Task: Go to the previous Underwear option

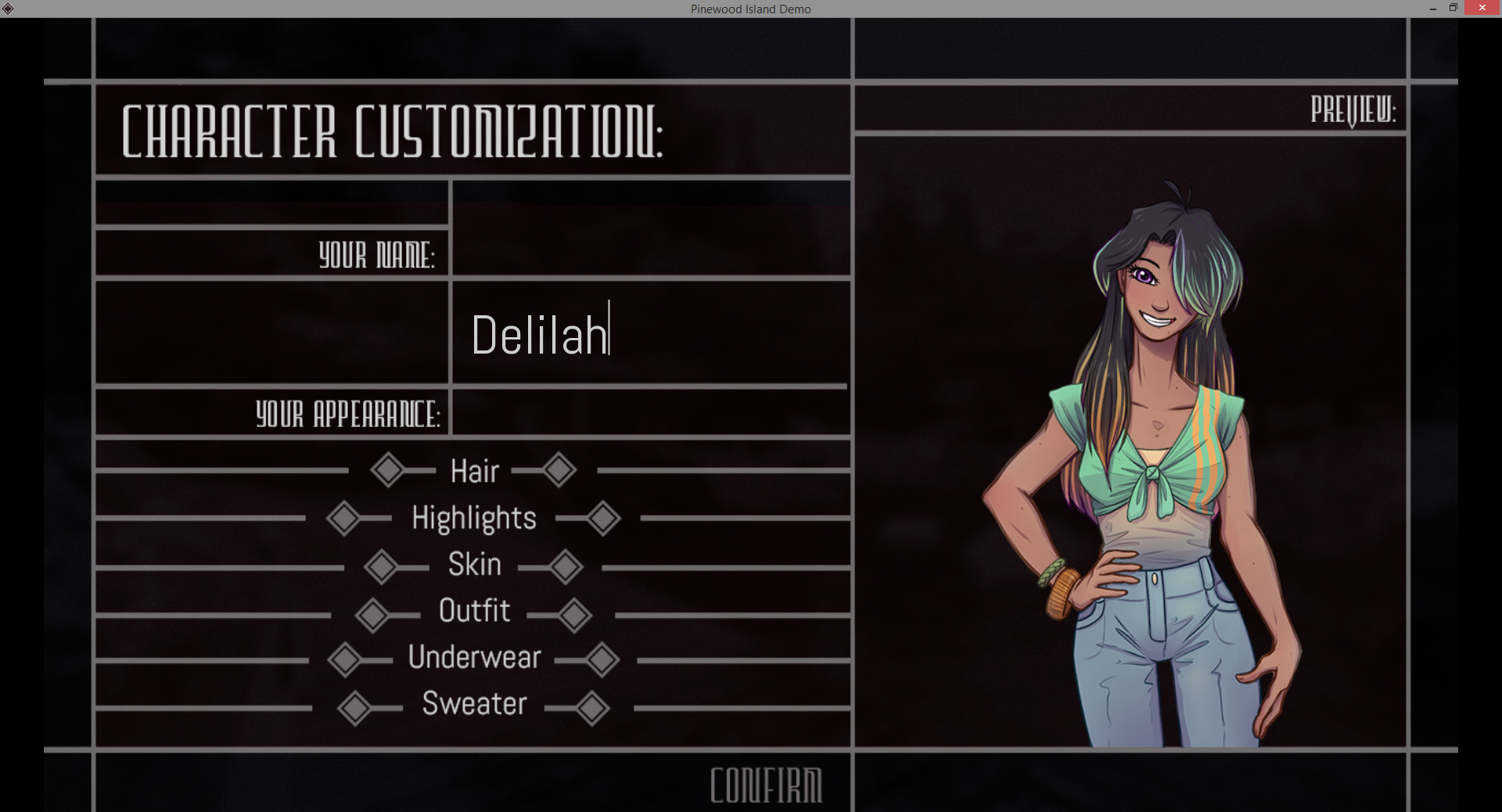Action: pyautogui.click(x=347, y=659)
